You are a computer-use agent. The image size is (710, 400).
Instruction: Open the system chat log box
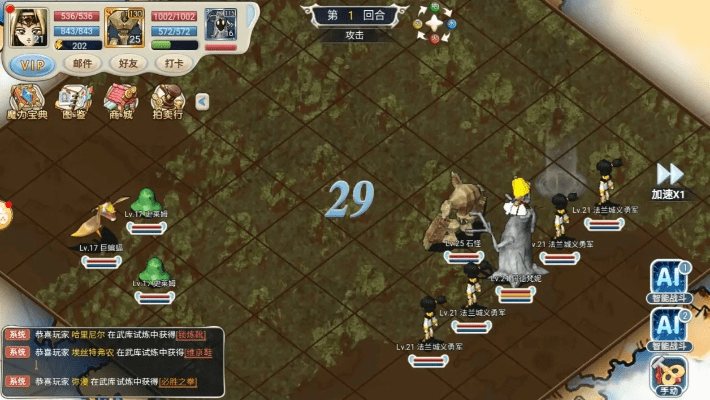[112, 358]
